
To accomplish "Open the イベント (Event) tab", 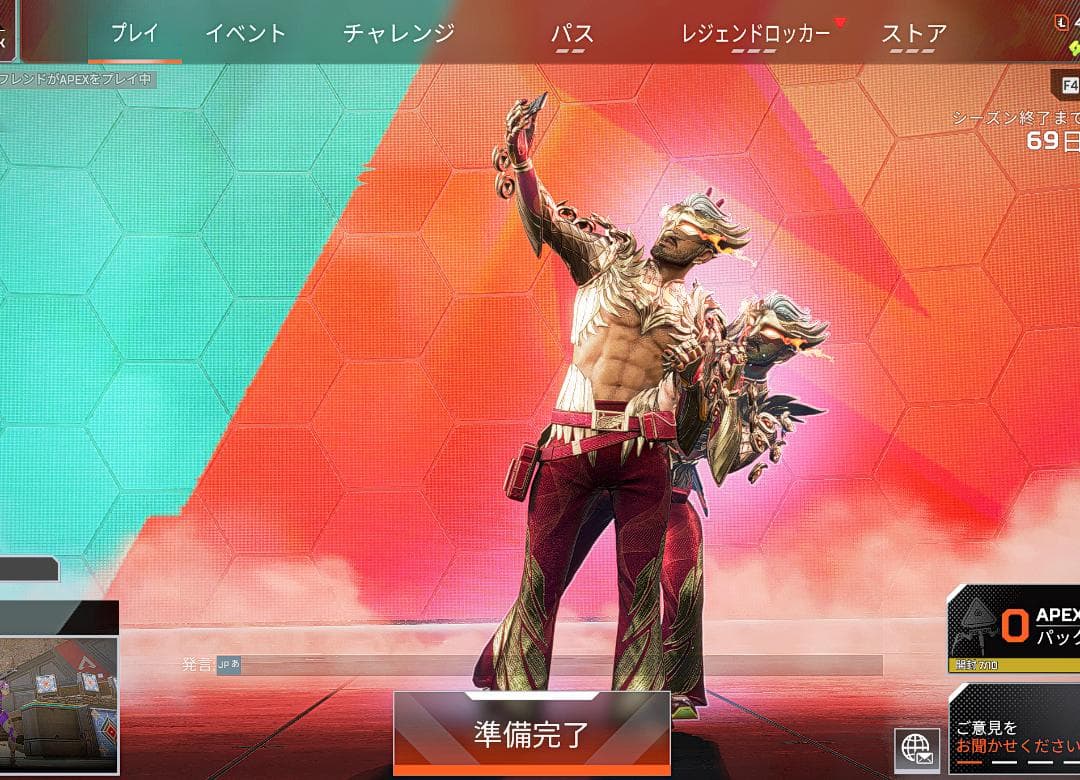I will (245, 33).
